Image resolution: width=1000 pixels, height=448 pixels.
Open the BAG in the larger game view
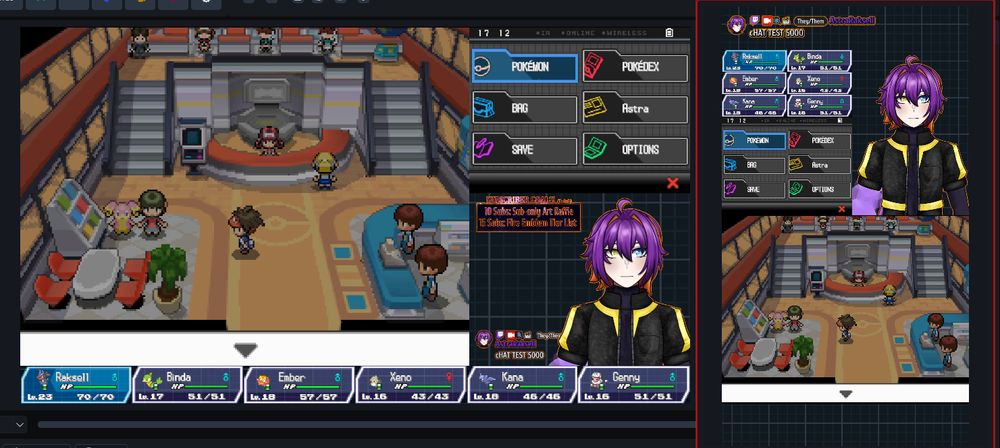[525, 108]
